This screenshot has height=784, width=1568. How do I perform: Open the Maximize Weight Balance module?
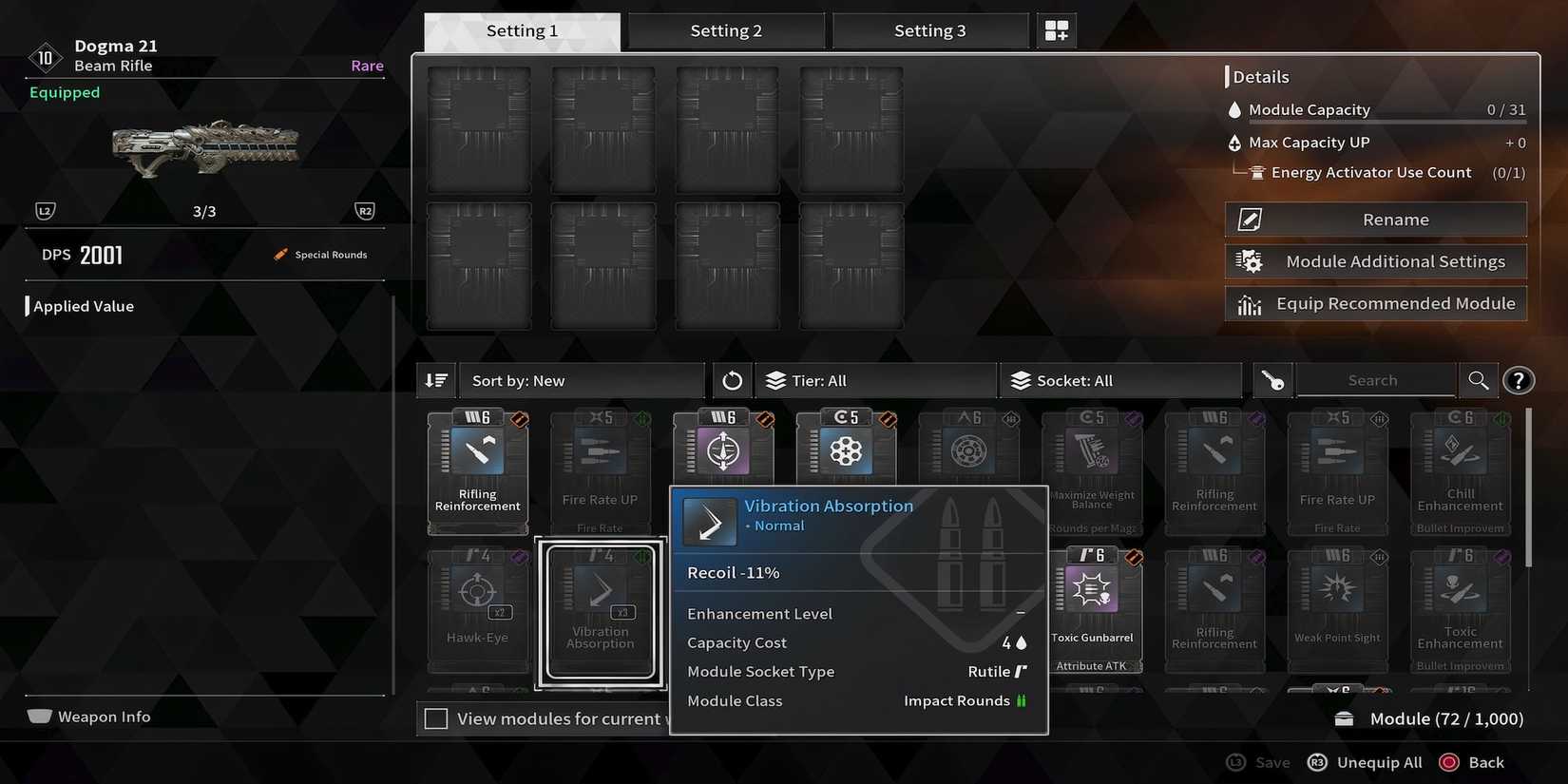click(1092, 472)
